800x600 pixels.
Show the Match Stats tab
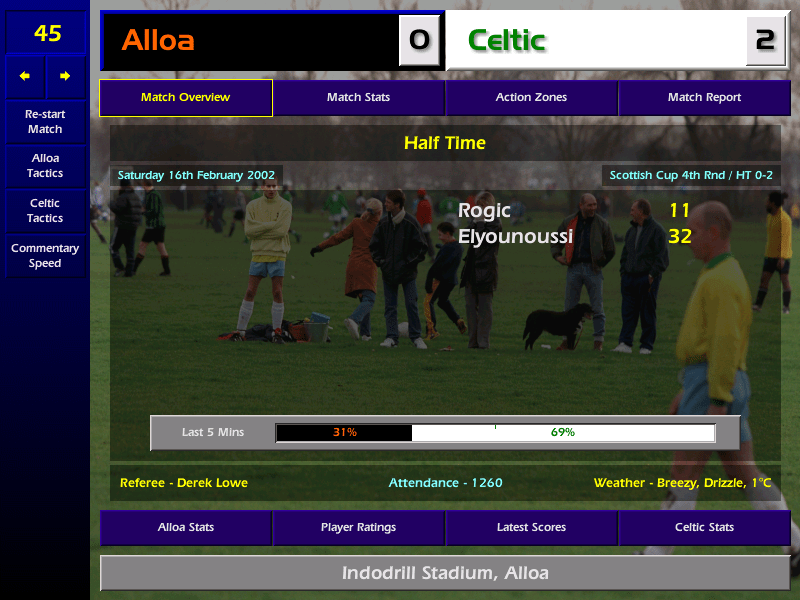(x=358, y=98)
